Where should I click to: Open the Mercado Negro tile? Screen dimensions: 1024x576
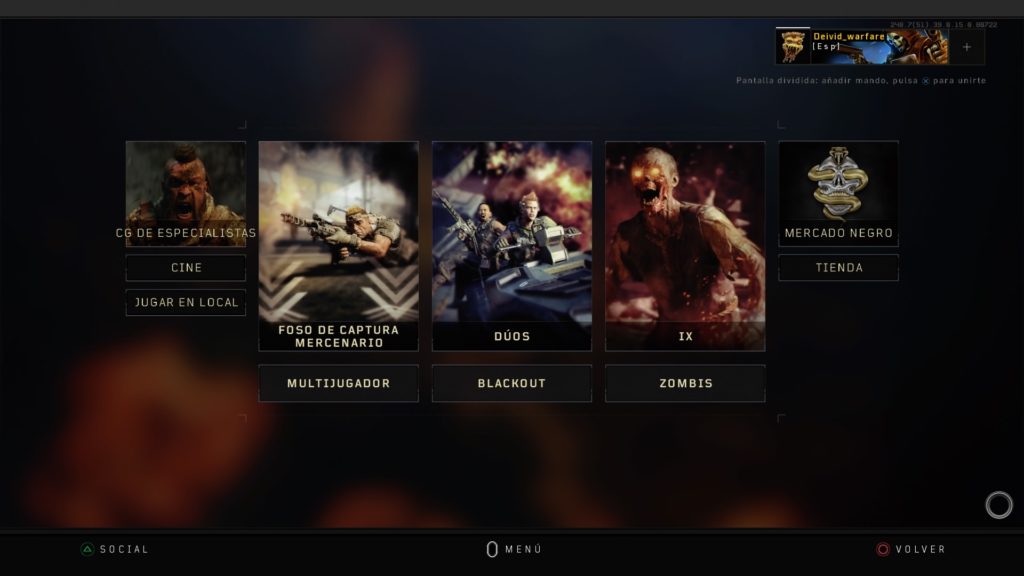point(838,193)
